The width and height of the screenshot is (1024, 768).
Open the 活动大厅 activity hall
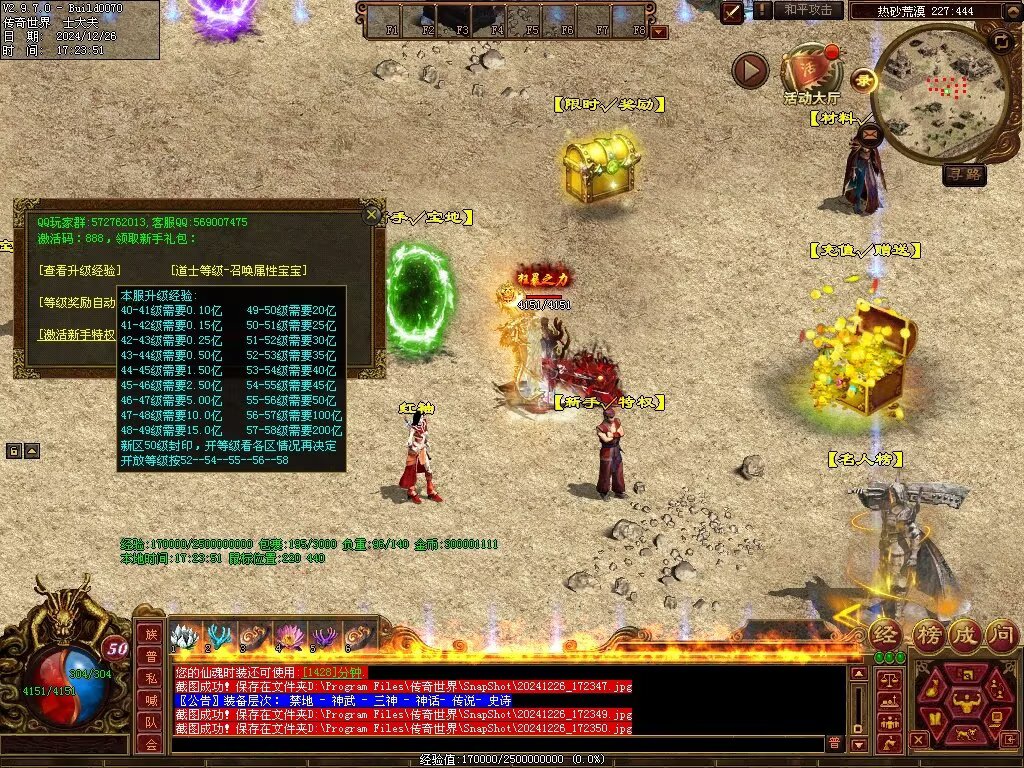pyautogui.click(x=811, y=73)
